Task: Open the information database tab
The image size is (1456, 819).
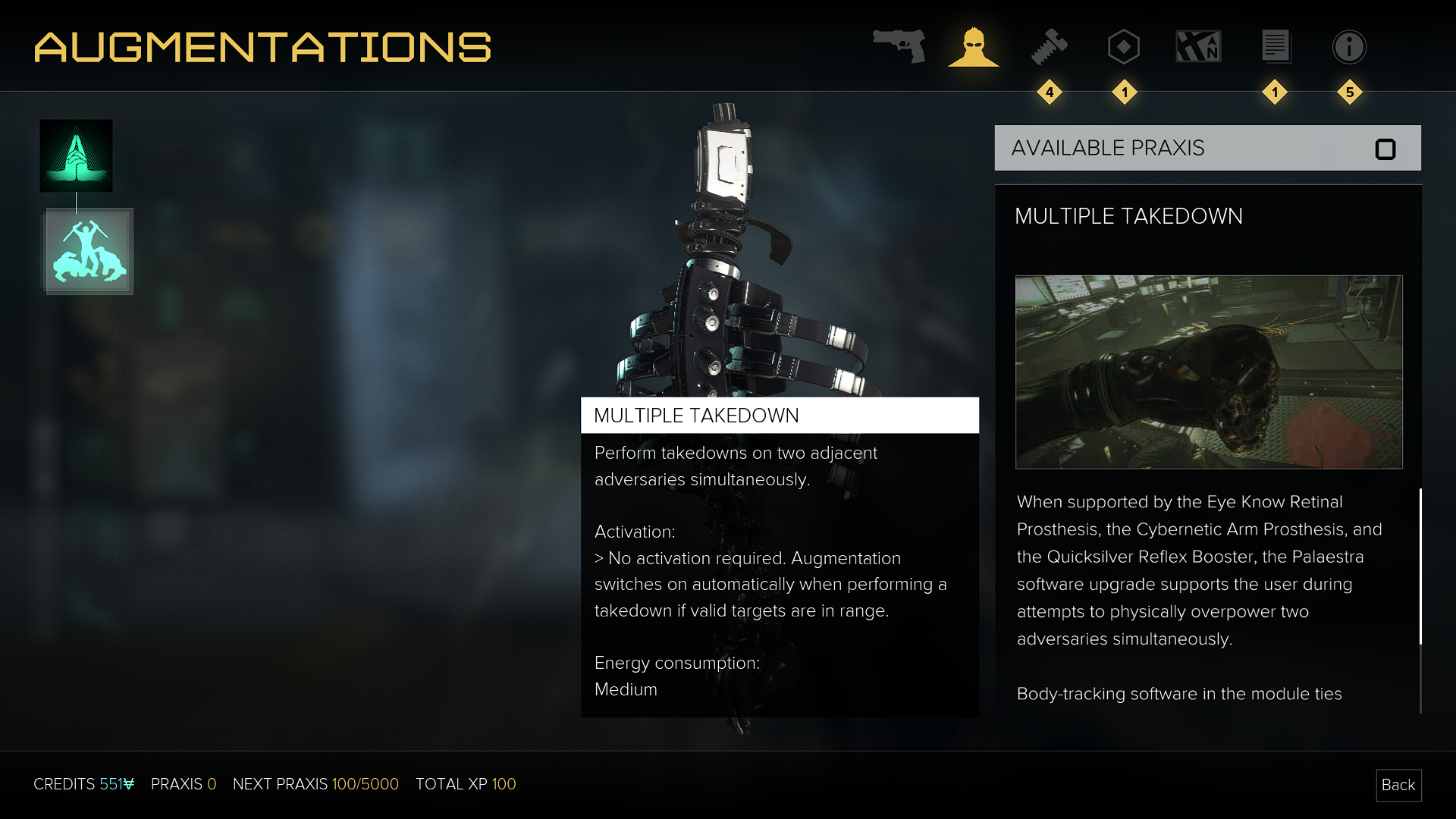Action: [1349, 47]
